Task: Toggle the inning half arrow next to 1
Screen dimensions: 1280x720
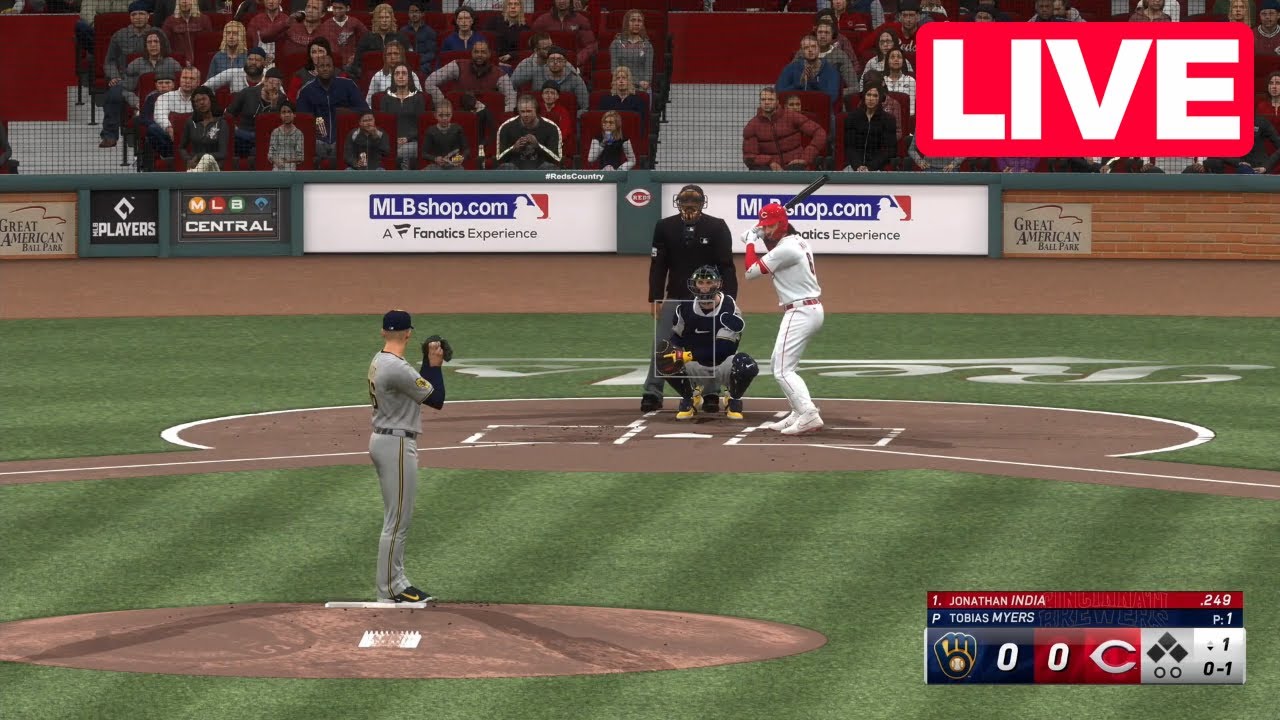Action: tap(1211, 645)
